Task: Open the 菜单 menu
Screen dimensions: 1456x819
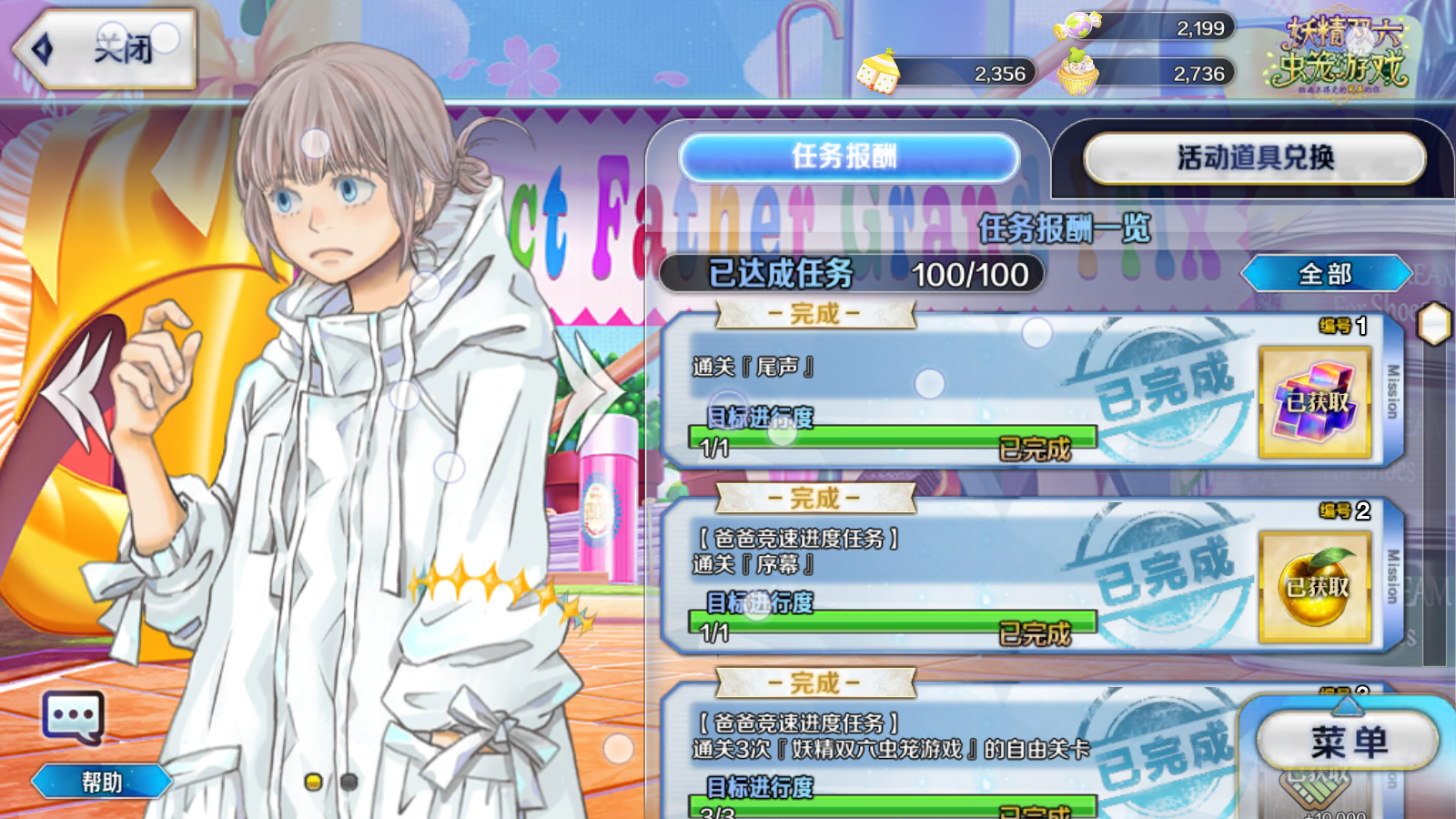Action: [x=1348, y=743]
